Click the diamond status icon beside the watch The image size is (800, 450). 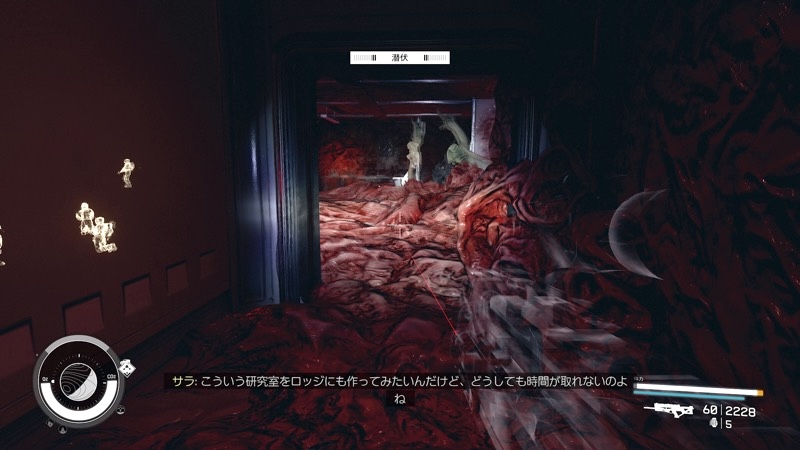click(x=127, y=368)
